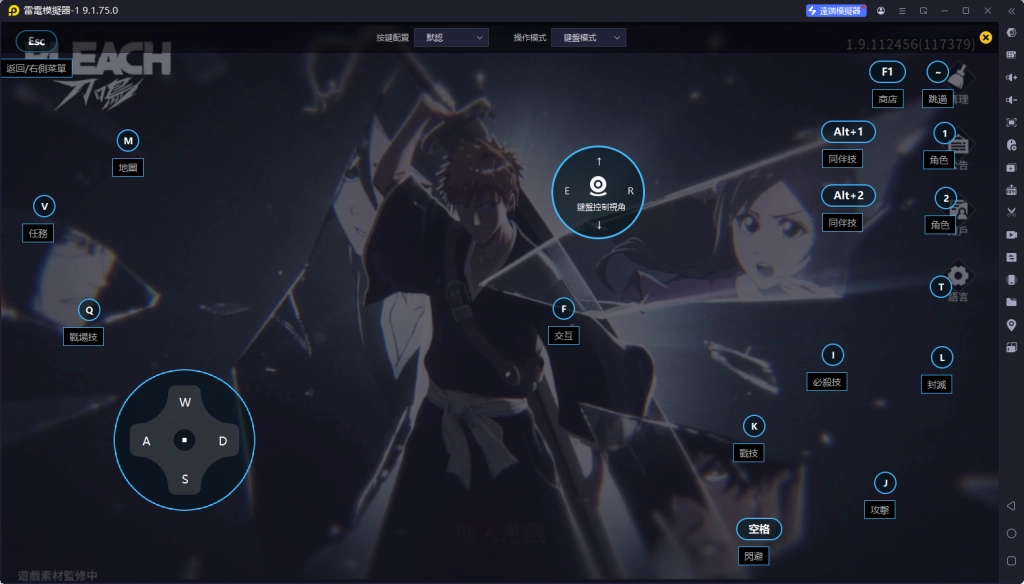
Task: Open the 公告 announcements icon
Action: [x=959, y=145]
